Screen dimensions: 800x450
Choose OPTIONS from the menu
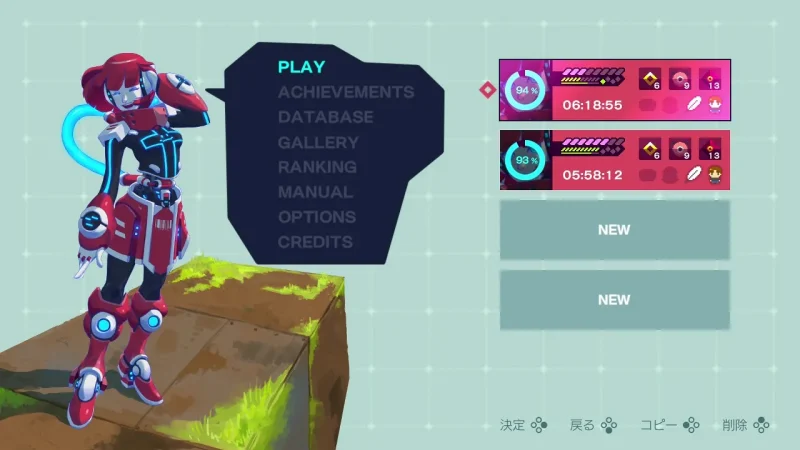point(317,217)
